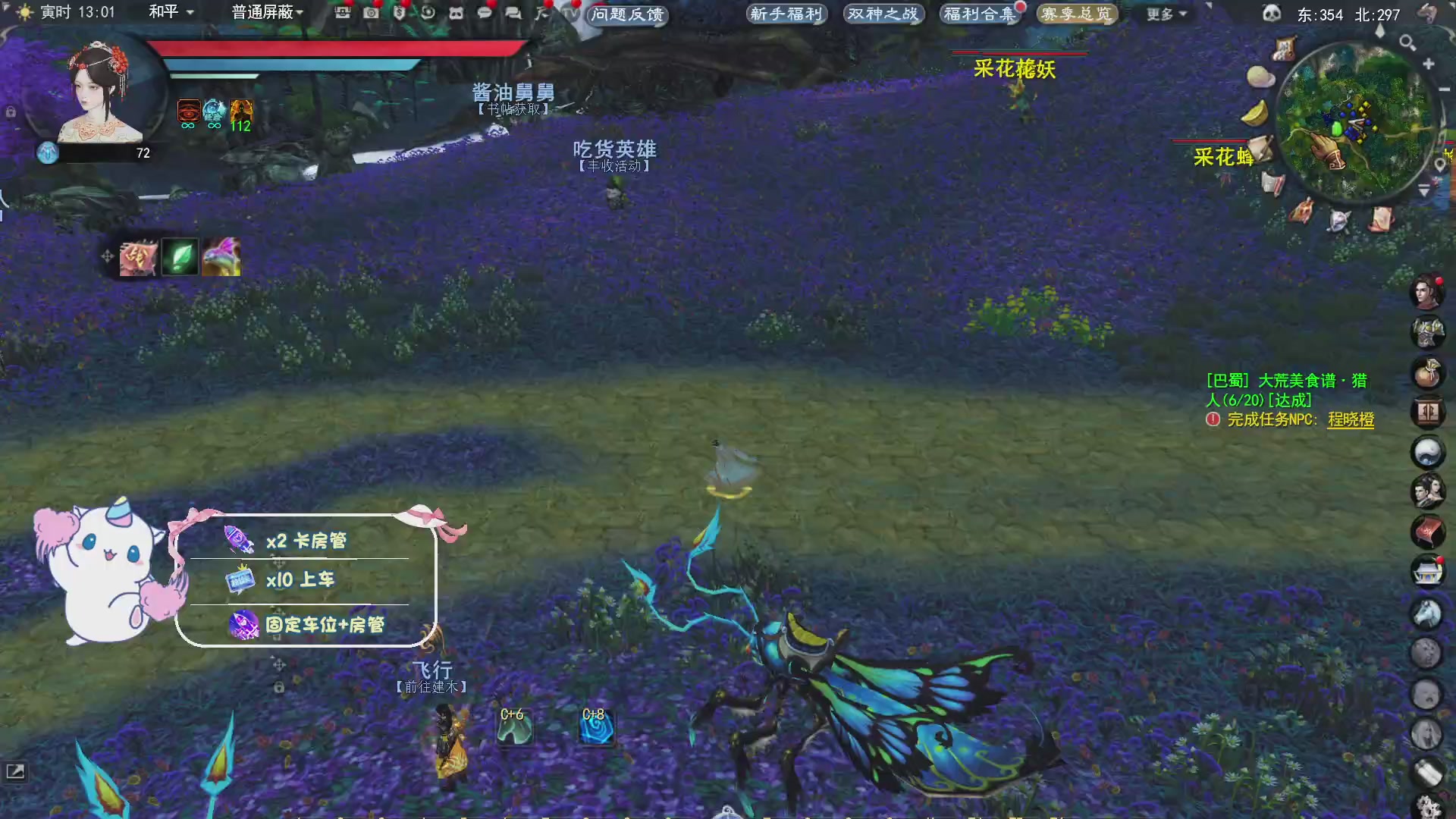Viewport: 1456px width, 819px height.
Task: Open the camera screenshot icon in top toolbar
Action: [370, 13]
